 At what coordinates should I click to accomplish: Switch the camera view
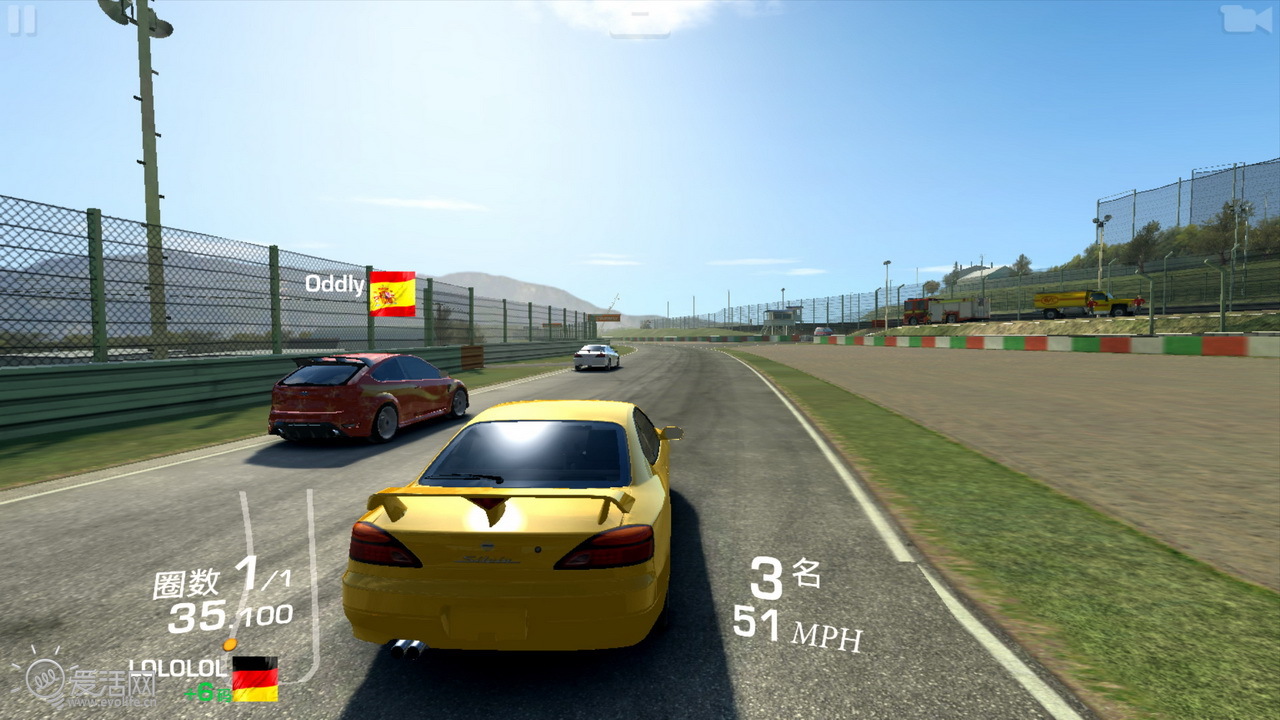(1245, 19)
